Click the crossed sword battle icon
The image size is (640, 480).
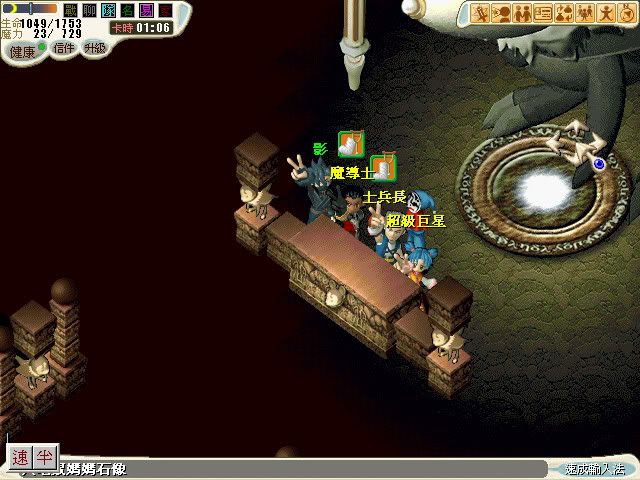[481, 13]
